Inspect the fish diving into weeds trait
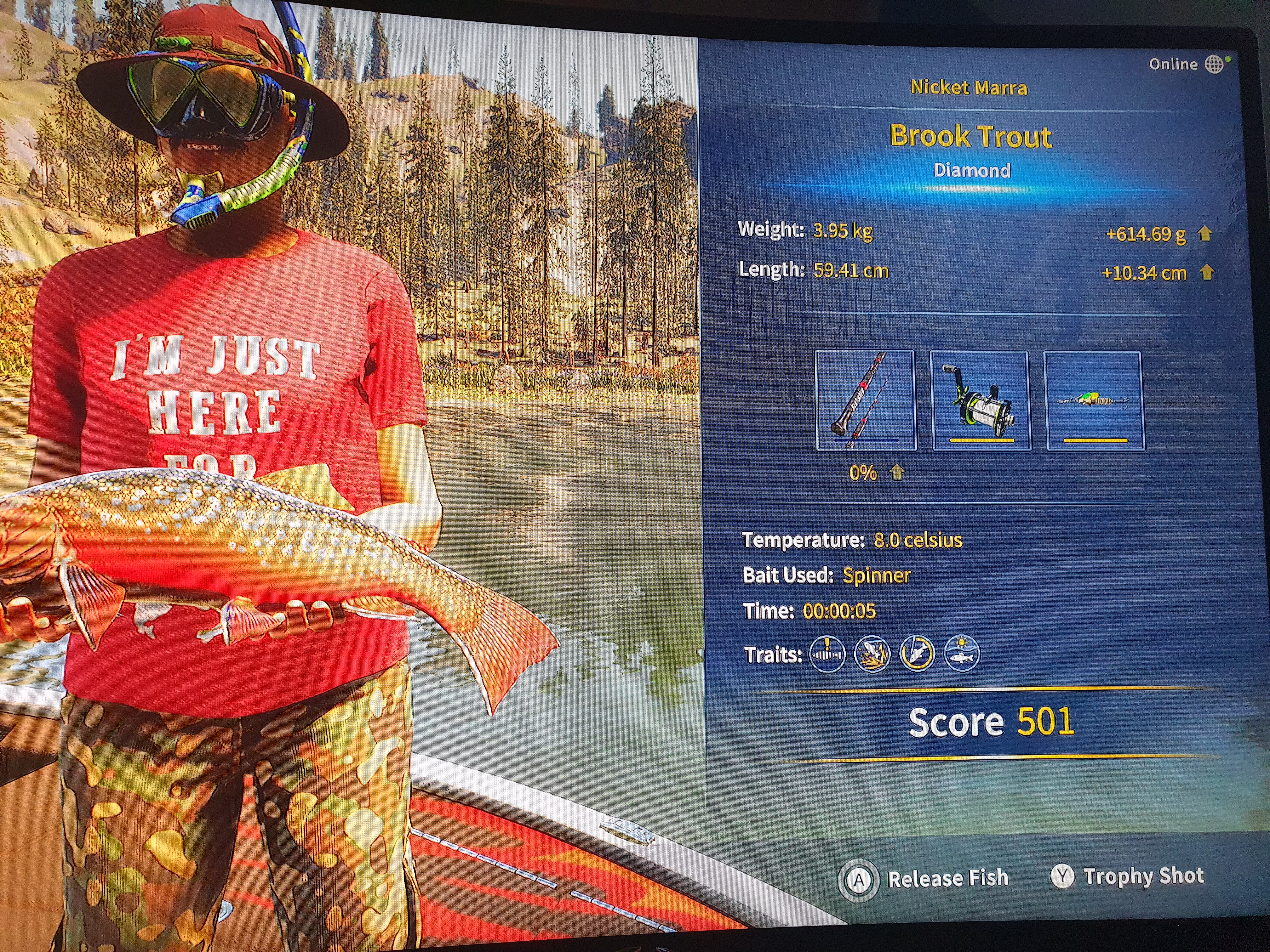 coord(872,654)
